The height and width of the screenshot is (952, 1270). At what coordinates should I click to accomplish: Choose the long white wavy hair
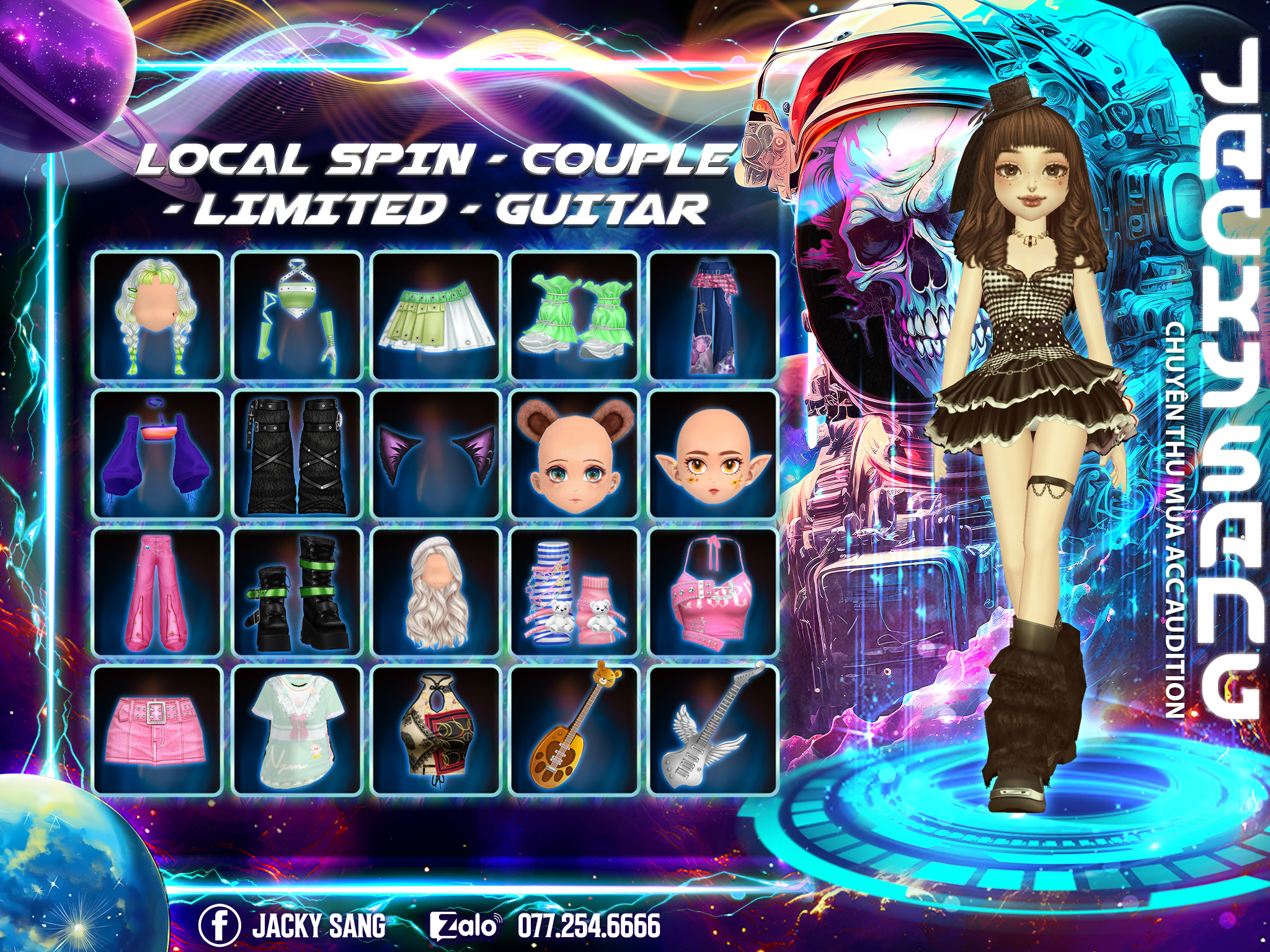point(436,593)
